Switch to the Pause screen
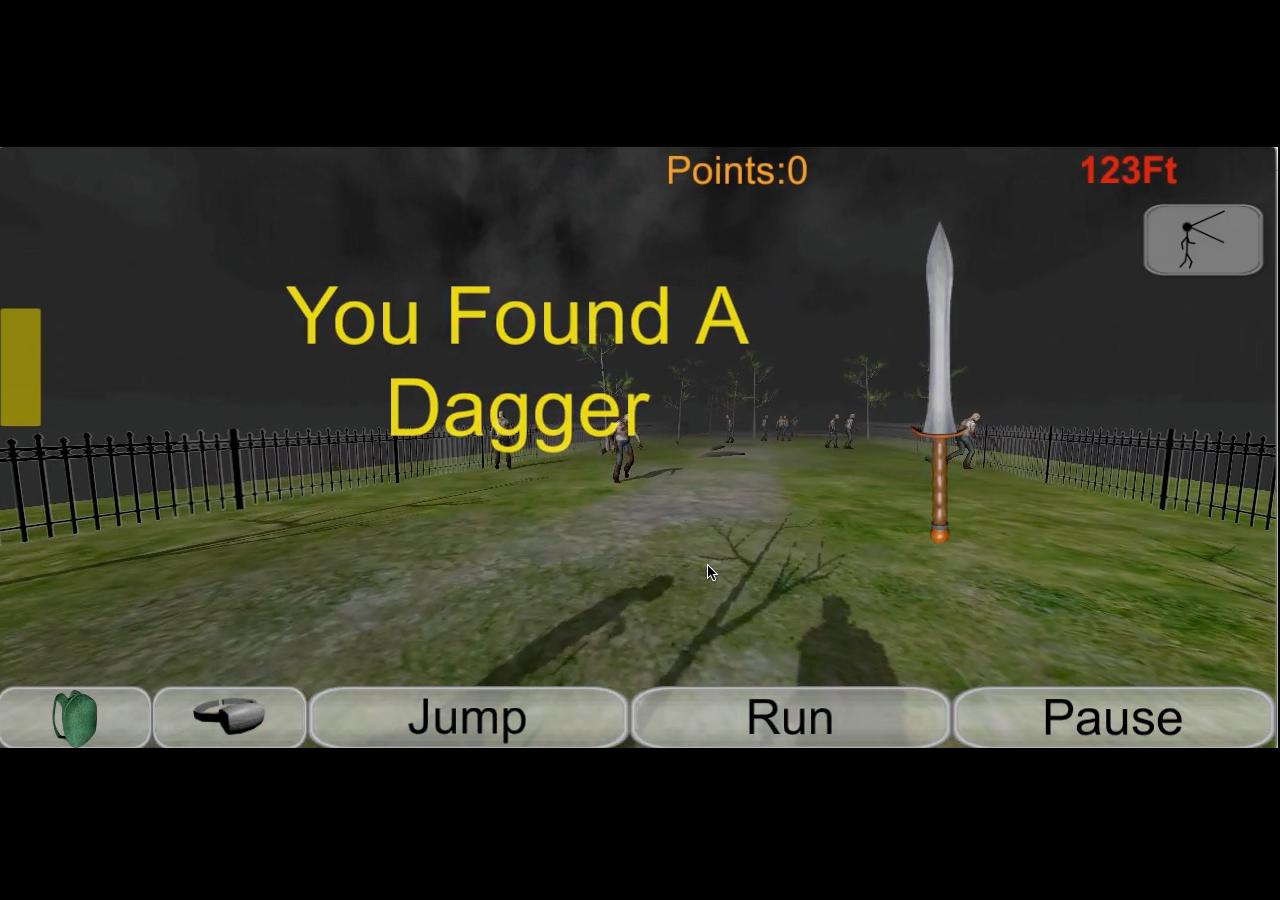1280x900 pixels. [1113, 716]
